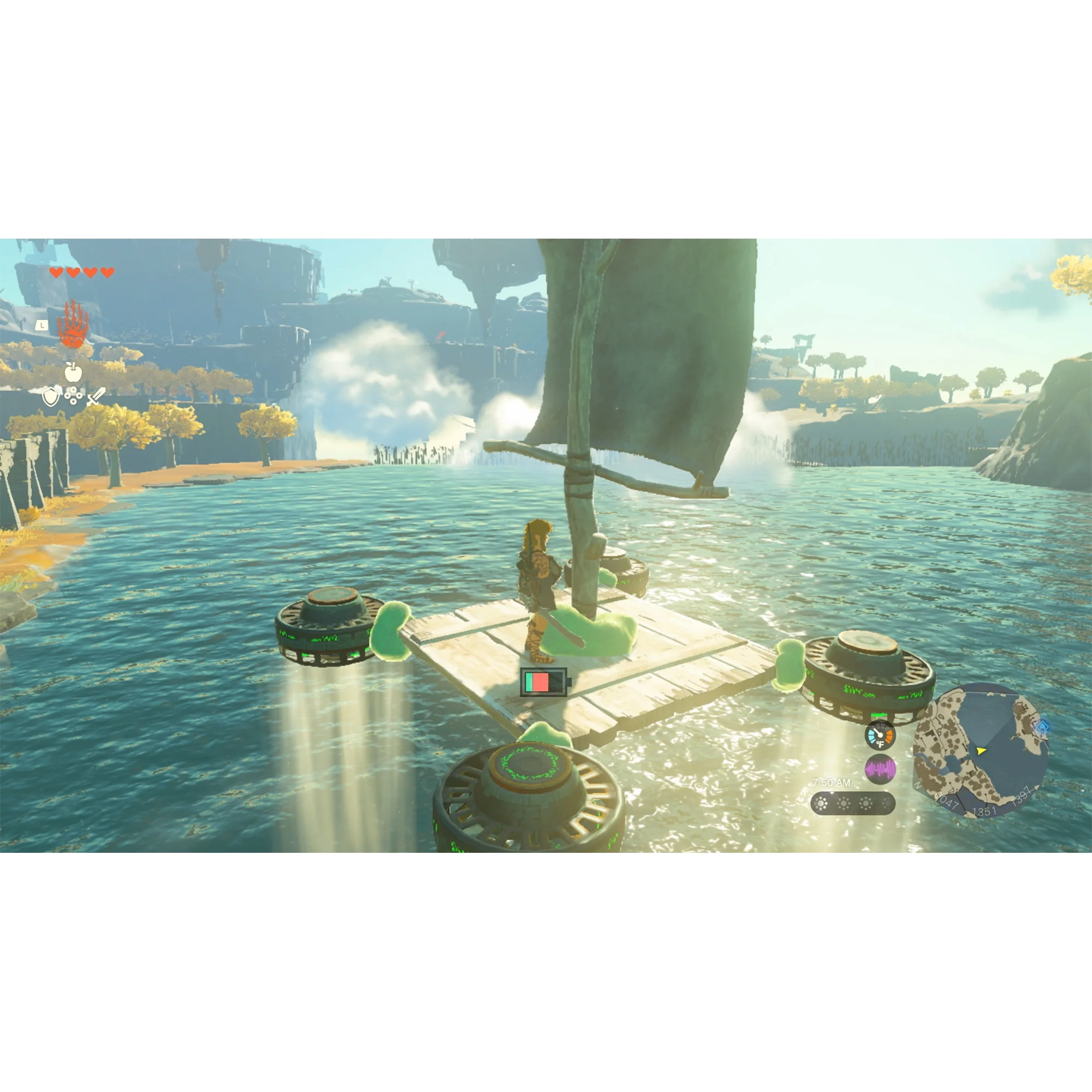The width and height of the screenshot is (1092, 1092).
Task: Select the sword icon in the HUD
Action: coord(96,397)
